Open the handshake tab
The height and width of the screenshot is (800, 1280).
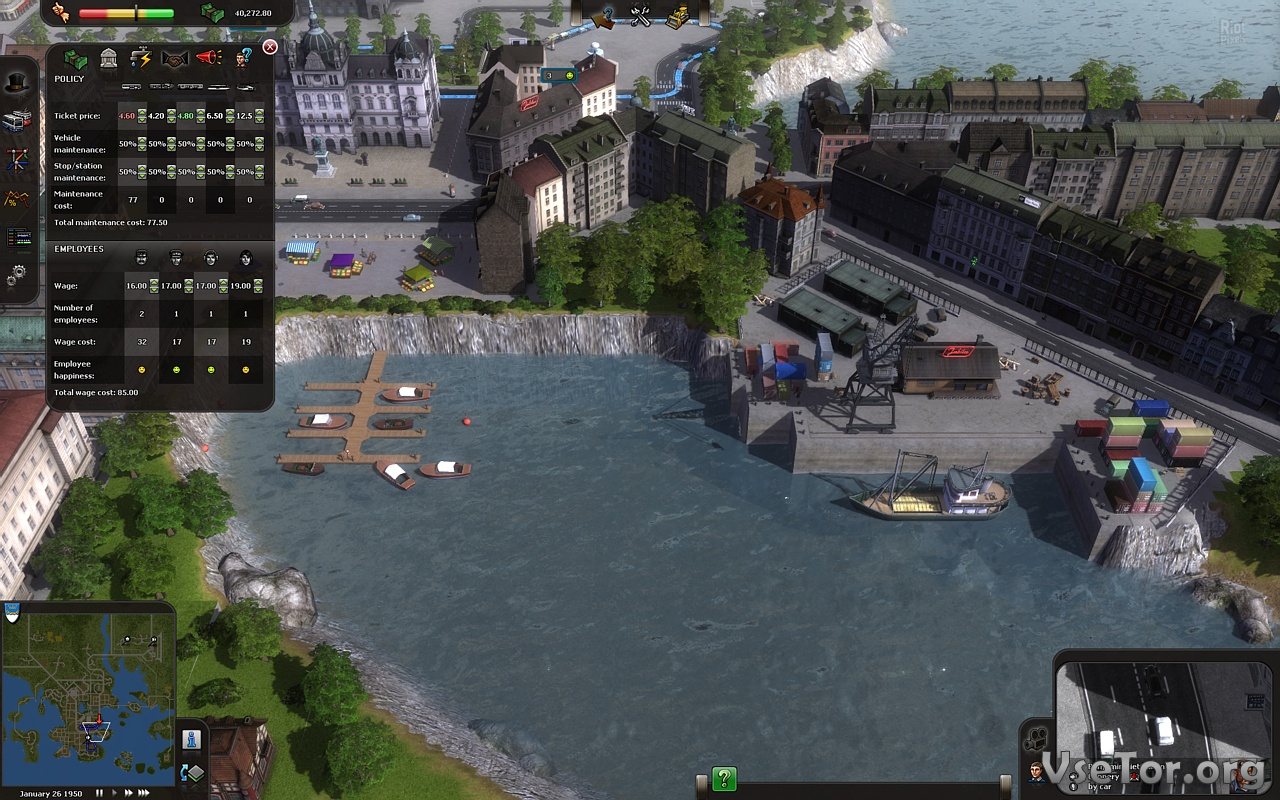pos(175,58)
